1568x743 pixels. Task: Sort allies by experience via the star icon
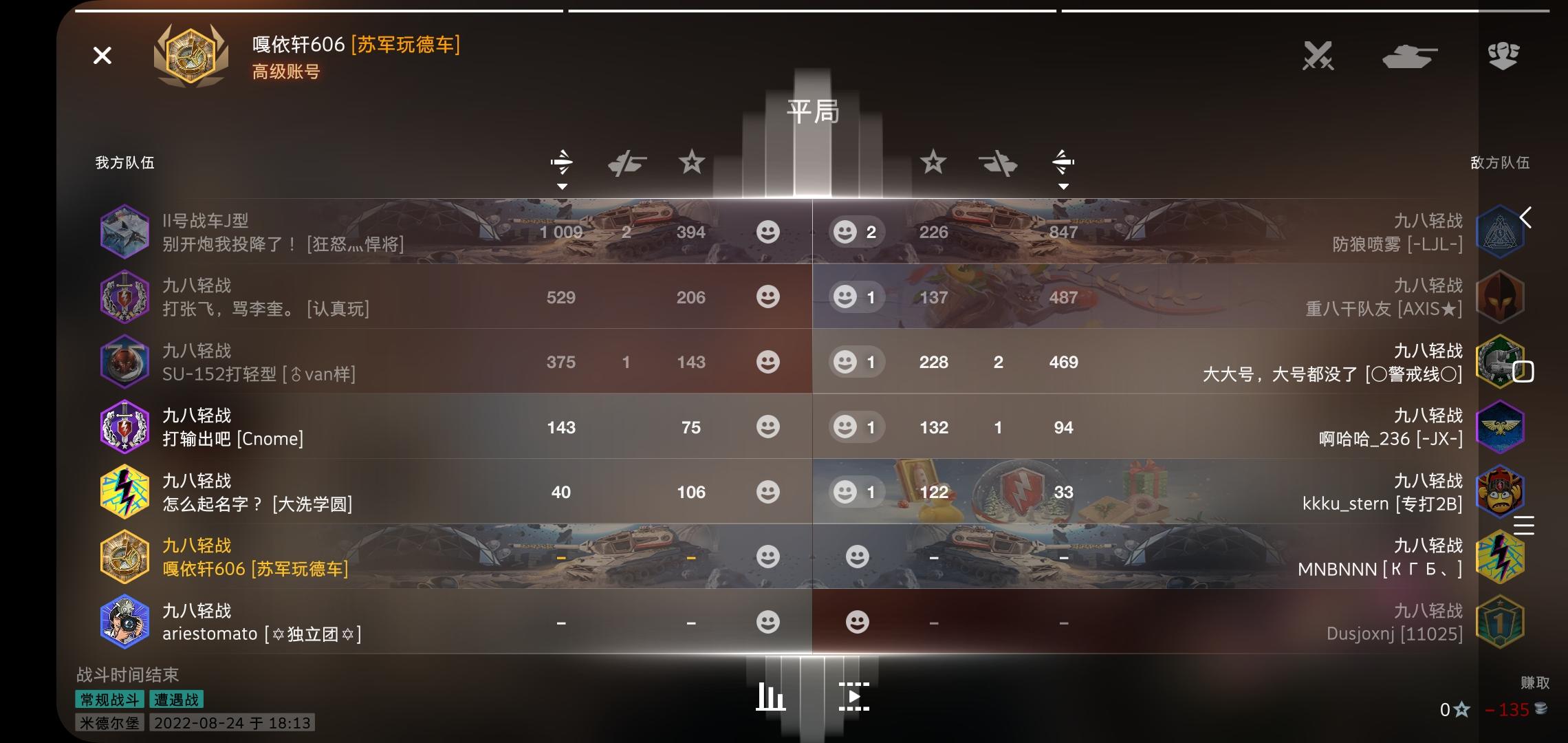click(x=691, y=163)
